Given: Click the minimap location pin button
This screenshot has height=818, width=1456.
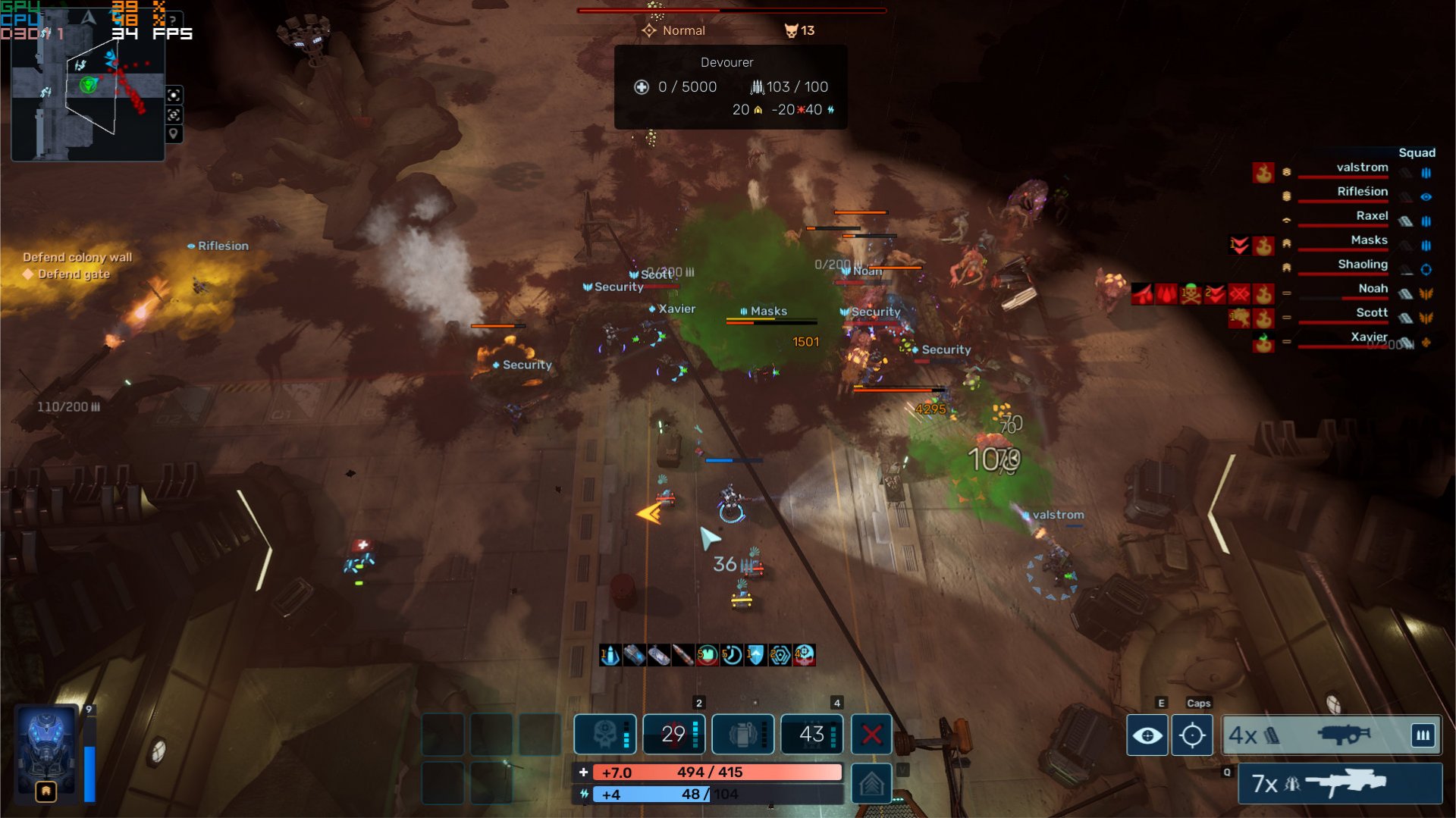Looking at the screenshot, I should point(174,134).
